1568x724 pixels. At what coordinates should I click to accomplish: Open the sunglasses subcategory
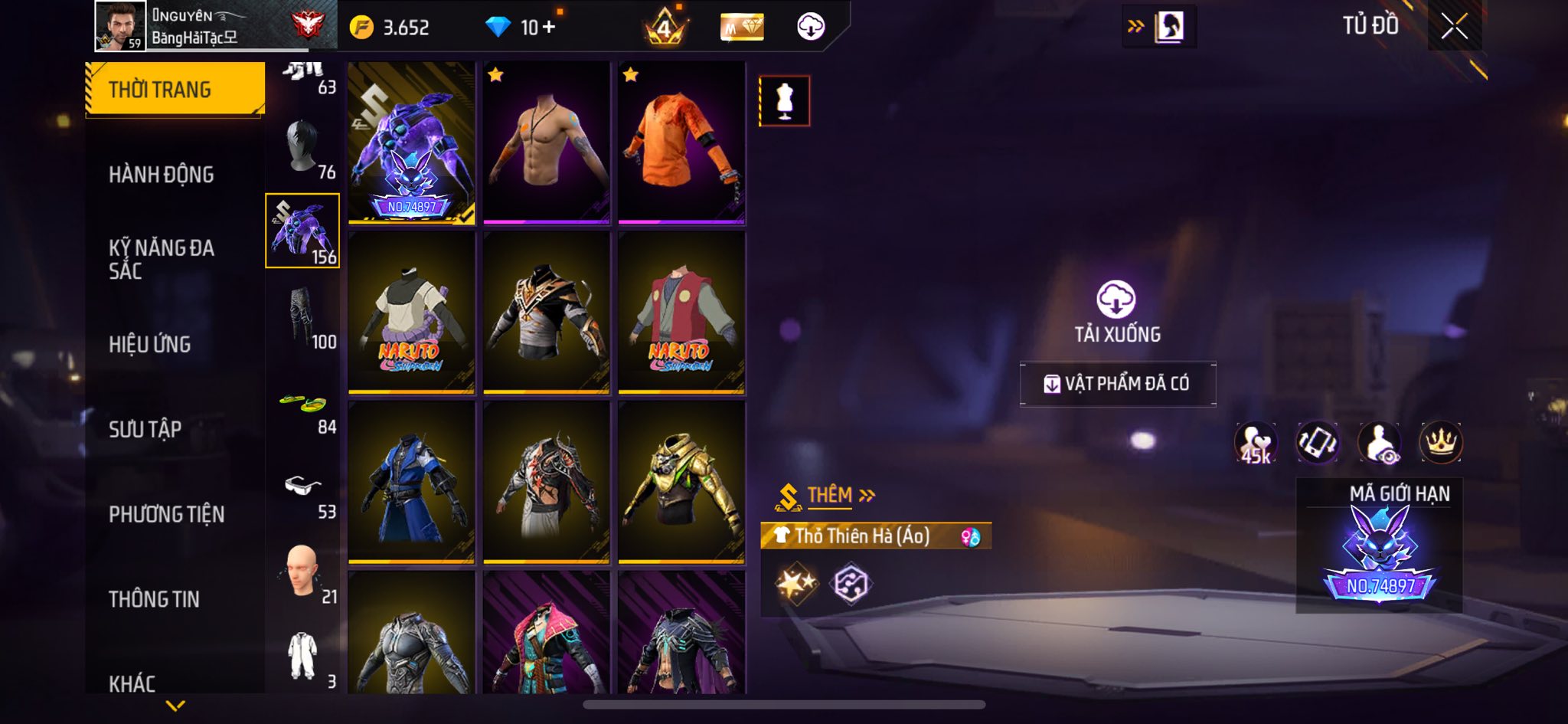[x=303, y=490]
